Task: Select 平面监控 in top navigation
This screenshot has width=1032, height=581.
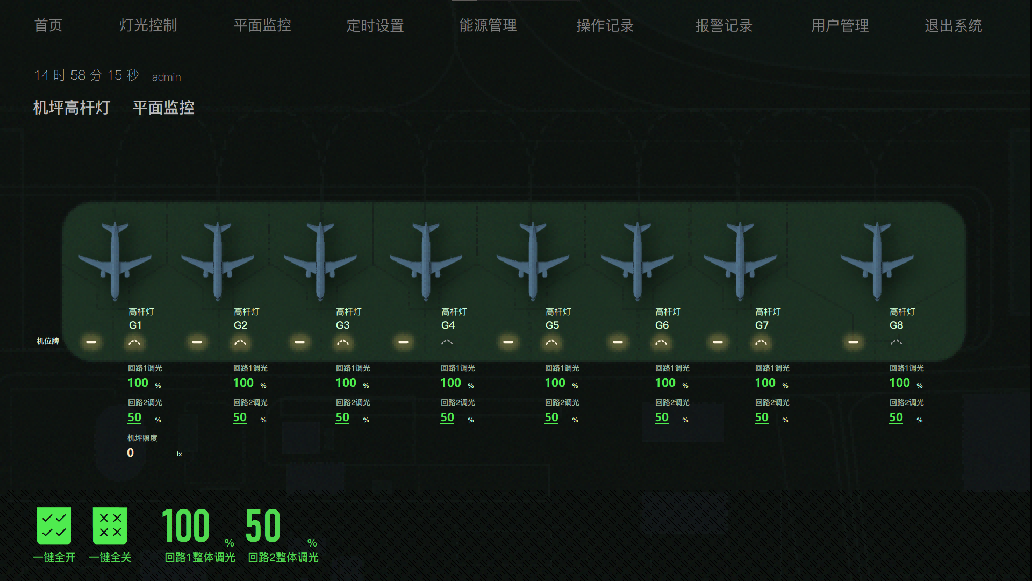Action: click(x=262, y=26)
